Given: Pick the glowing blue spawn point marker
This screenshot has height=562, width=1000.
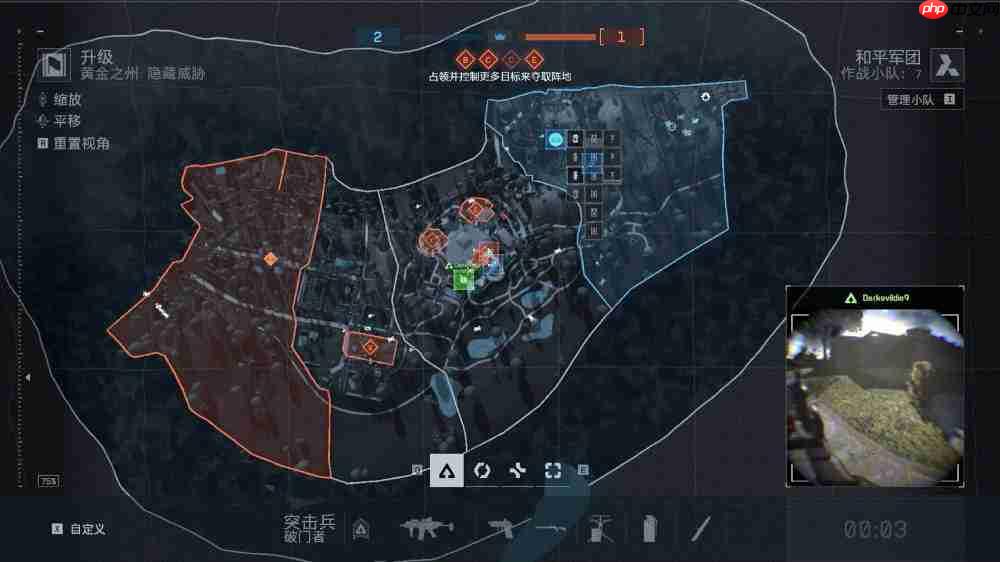Looking at the screenshot, I should (x=555, y=139).
